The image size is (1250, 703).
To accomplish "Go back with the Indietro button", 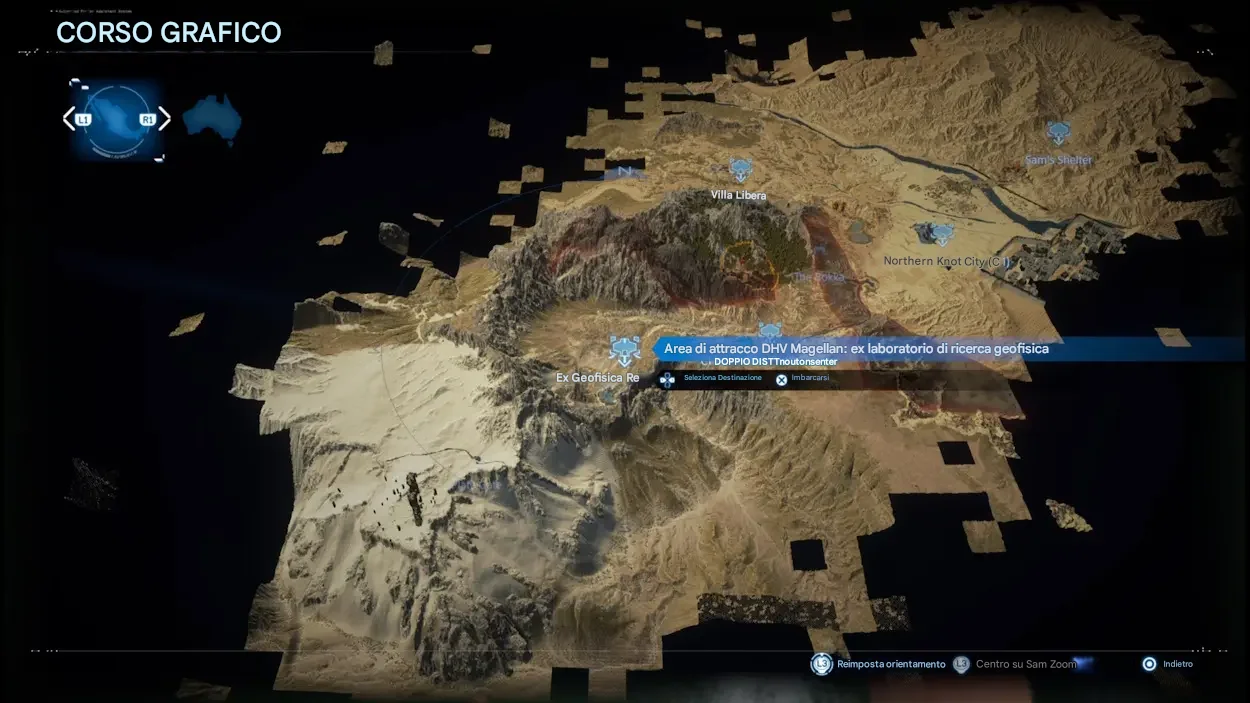I will (x=1169, y=664).
